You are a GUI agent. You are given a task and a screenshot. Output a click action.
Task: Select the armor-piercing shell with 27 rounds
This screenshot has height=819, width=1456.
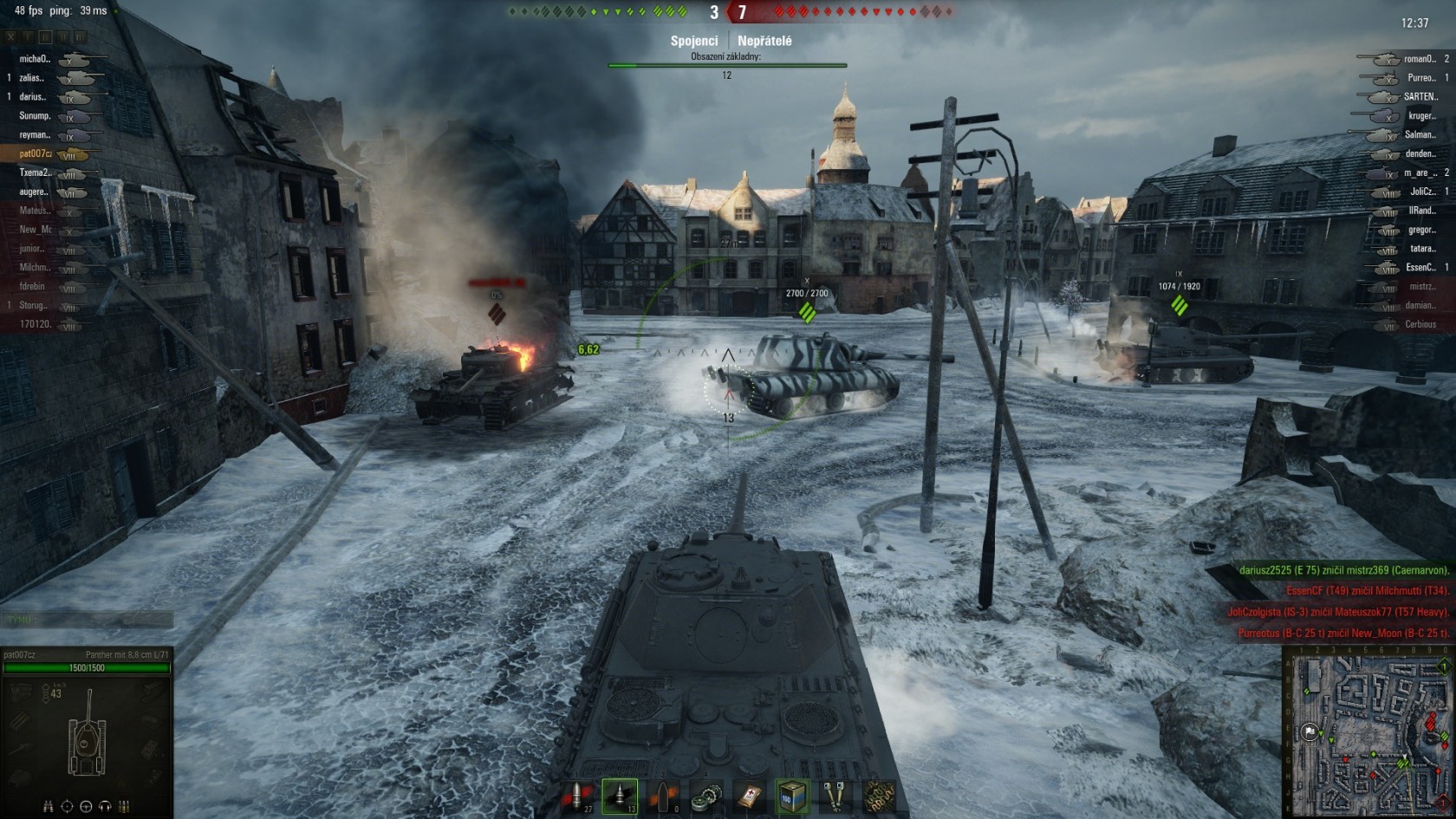point(576,796)
